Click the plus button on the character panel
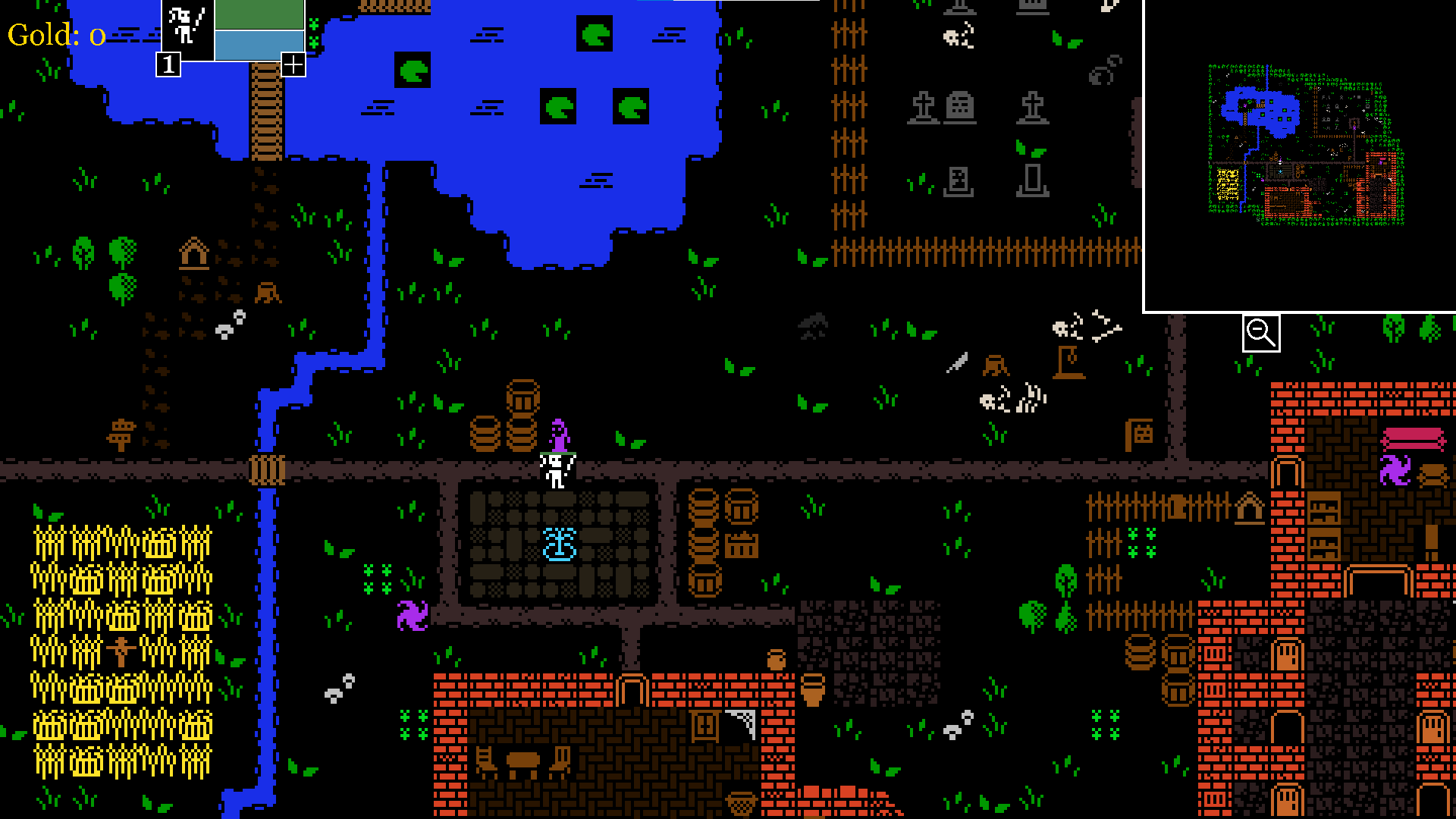Image resolution: width=1456 pixels, height=819 pixels. [293, 65]
